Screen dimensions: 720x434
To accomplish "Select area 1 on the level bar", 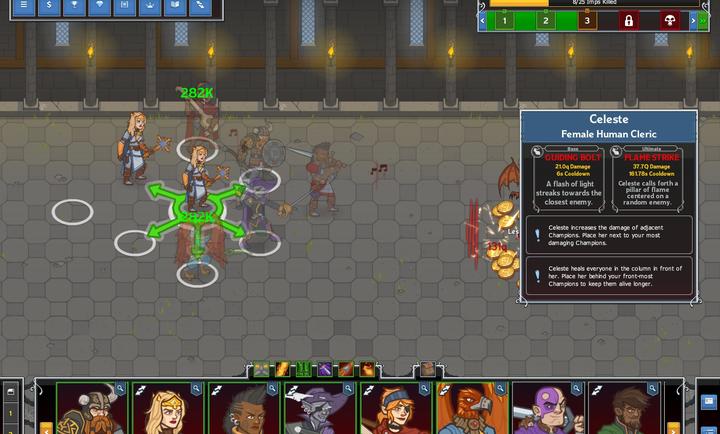I will tap(505, 20).
